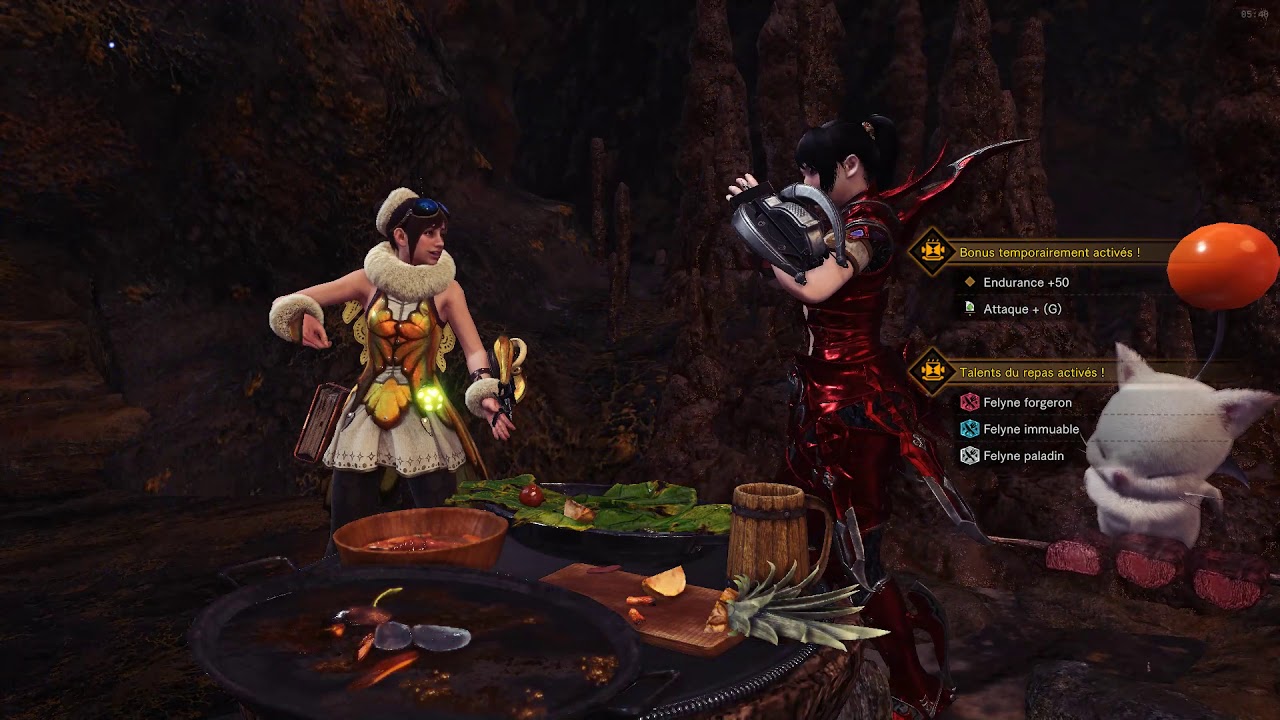Screen dimensions: 1280x720
Task: Open the Bonus temporairement activés header
Action: [x=1049, y=253]
